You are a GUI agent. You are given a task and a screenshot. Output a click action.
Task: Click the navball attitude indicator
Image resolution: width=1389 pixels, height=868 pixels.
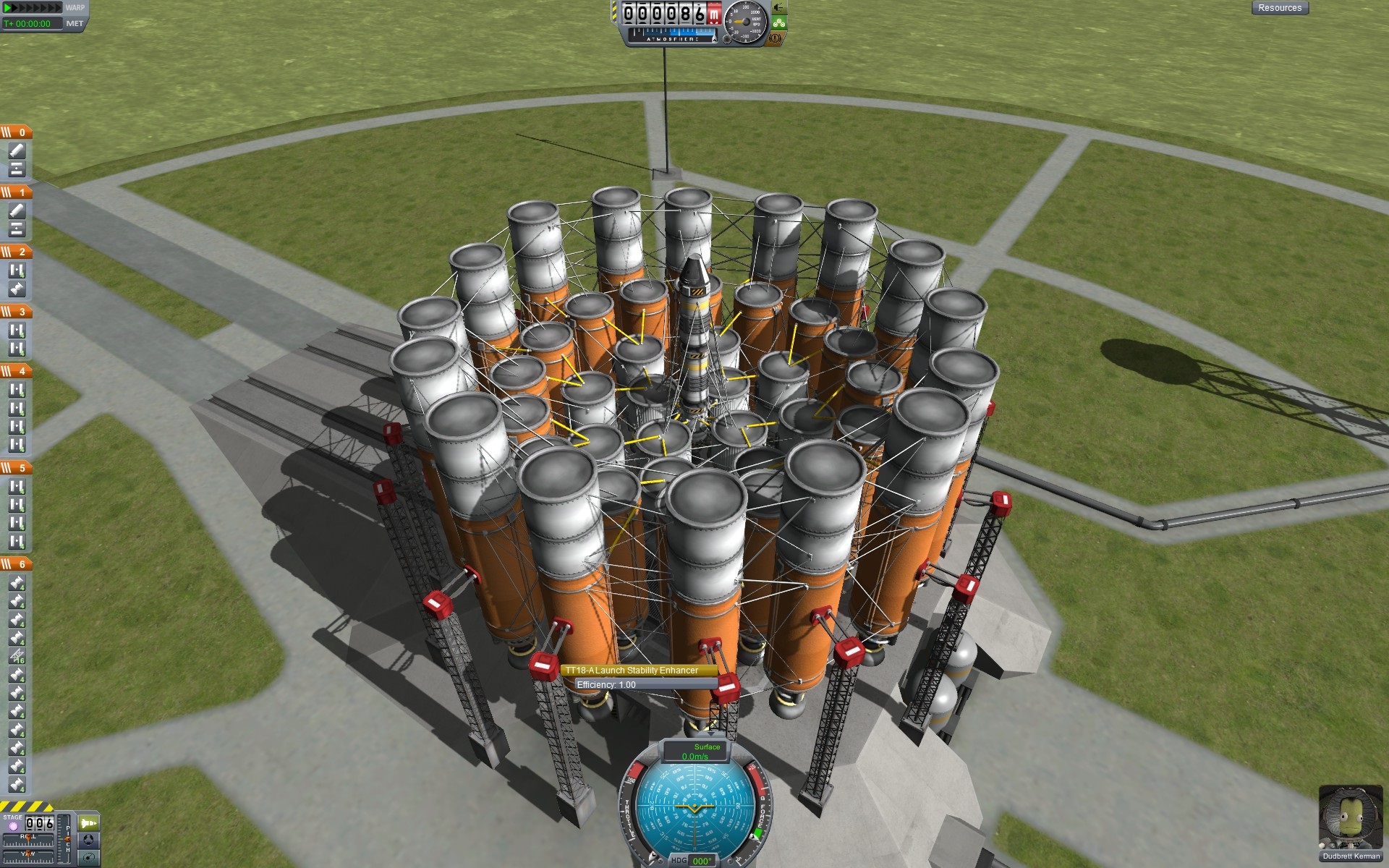[x=694, y=809]
